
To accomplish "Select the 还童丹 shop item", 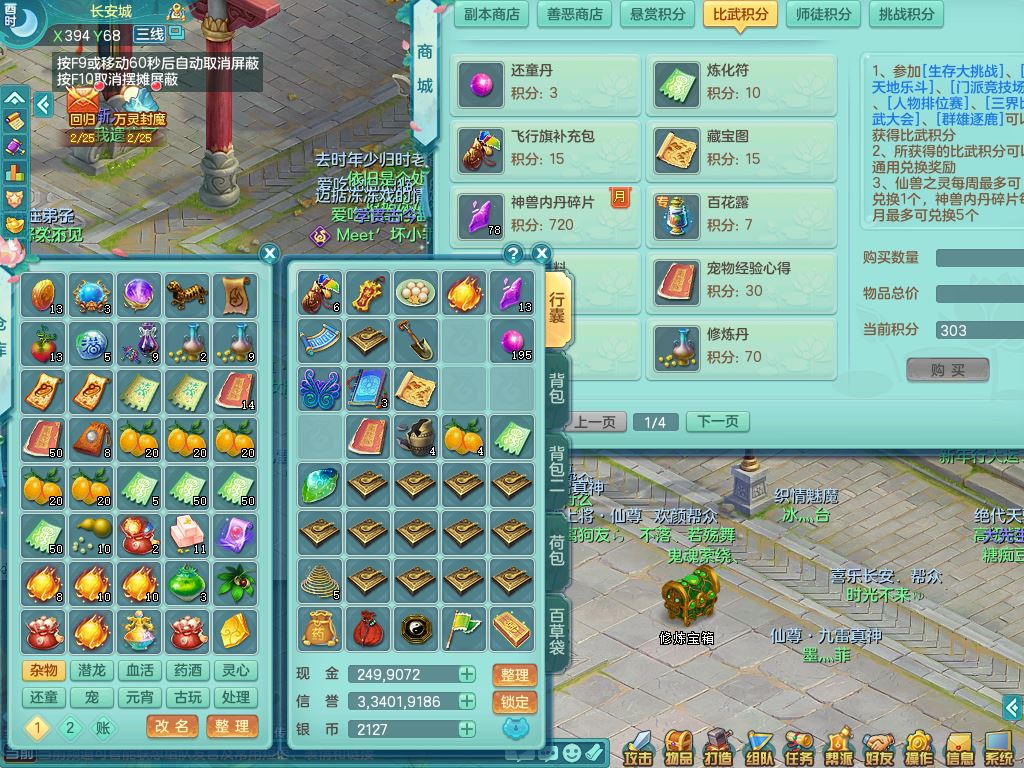I will (x=546, y=83).
